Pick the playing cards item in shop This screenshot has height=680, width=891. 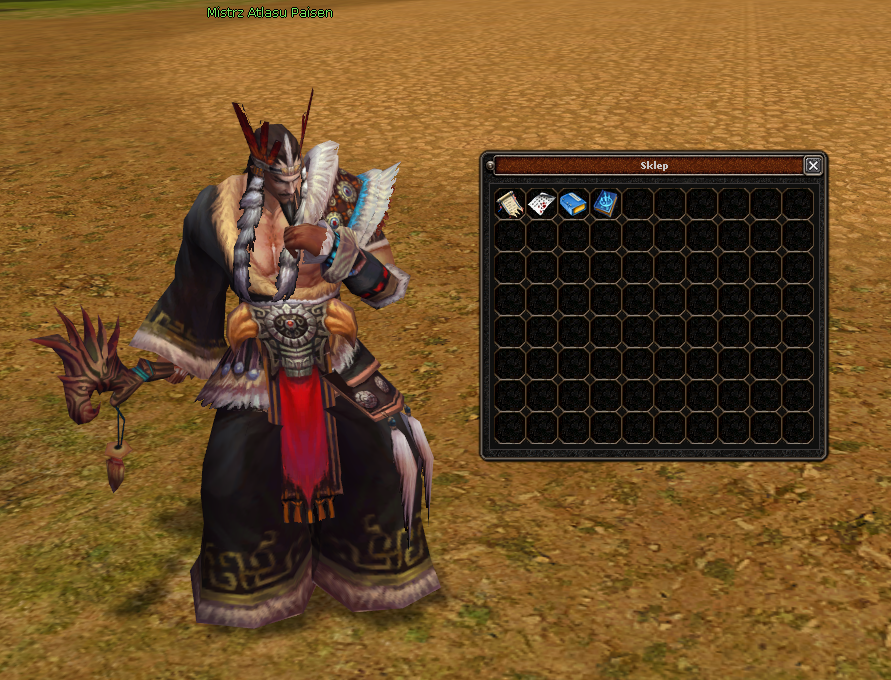tap(541, 204)
